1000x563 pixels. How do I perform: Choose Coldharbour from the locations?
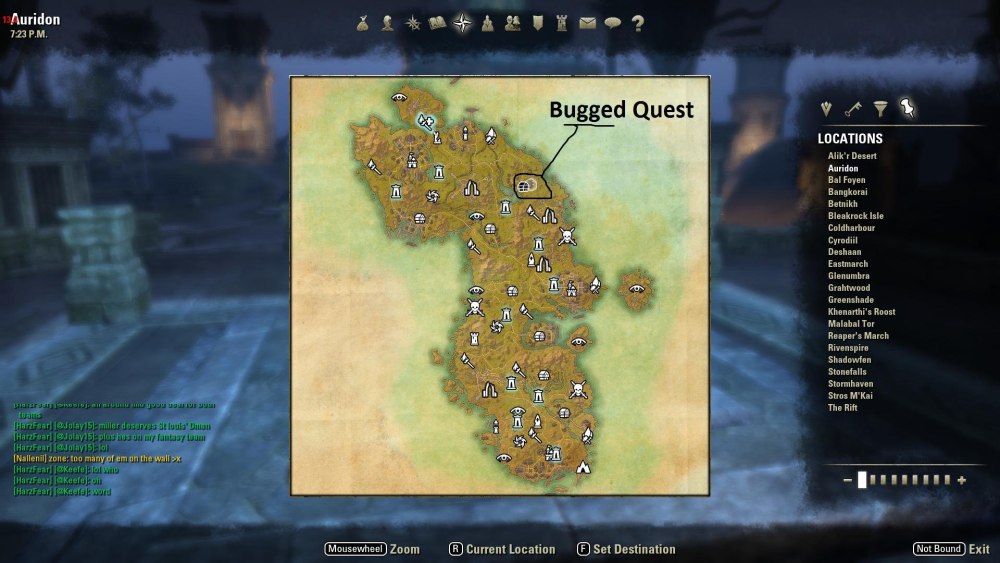coord(851,228)
